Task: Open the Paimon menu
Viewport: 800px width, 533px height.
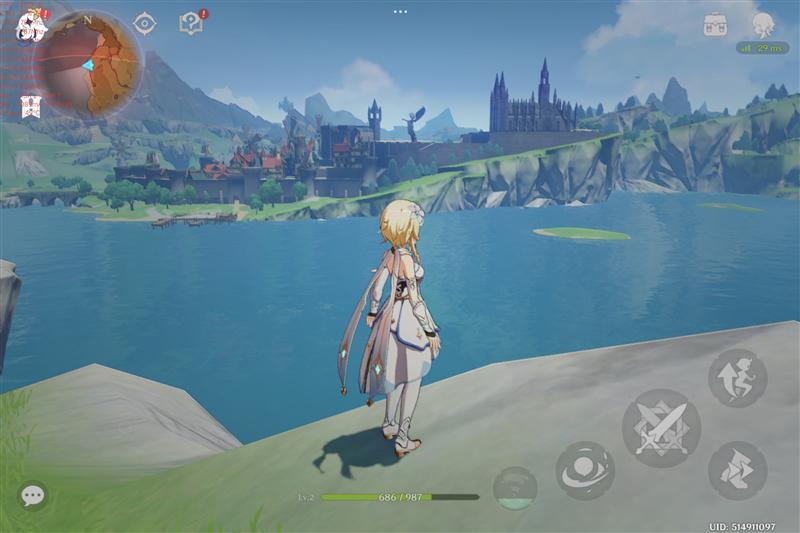Action: [x=30, y=25]
